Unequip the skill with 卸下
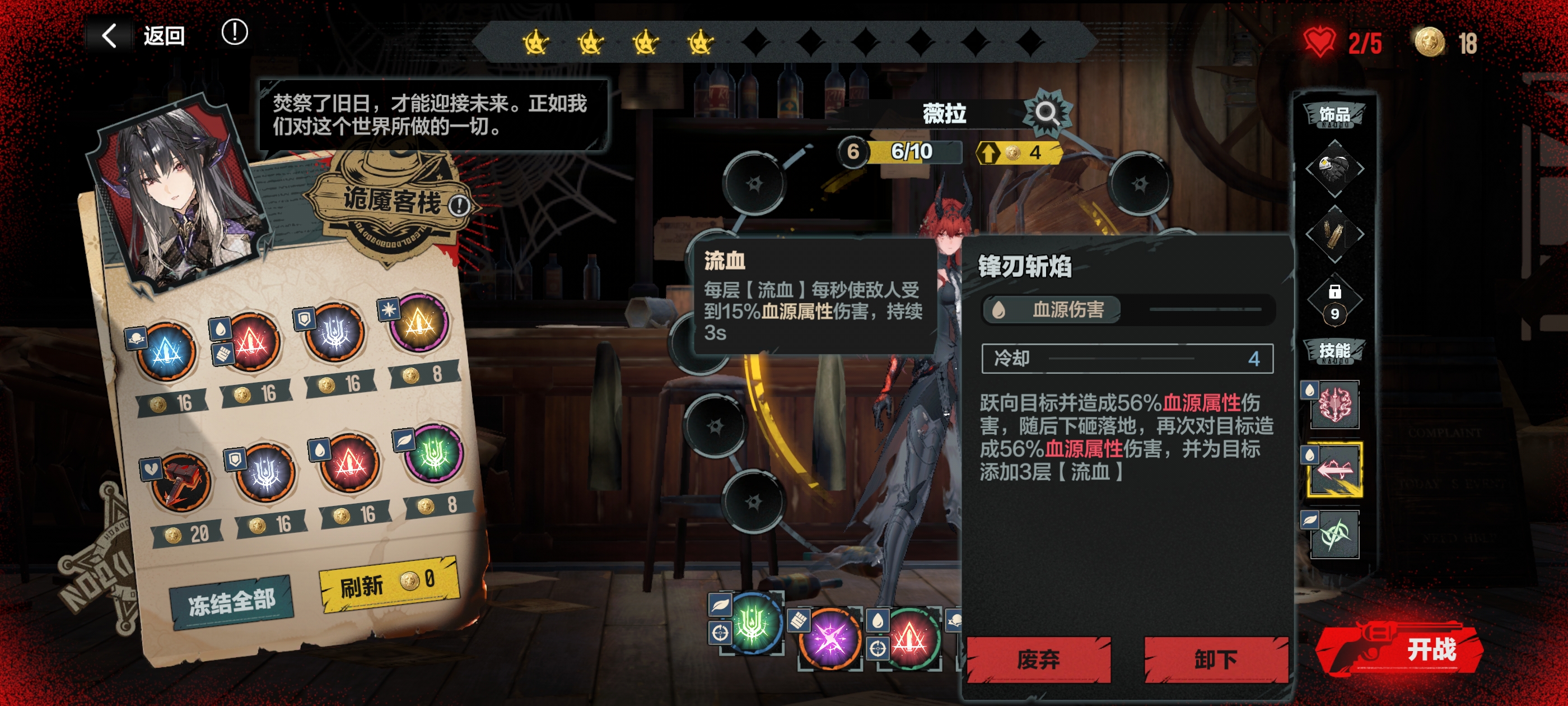1568x706 pixels. pos(1215,658)
